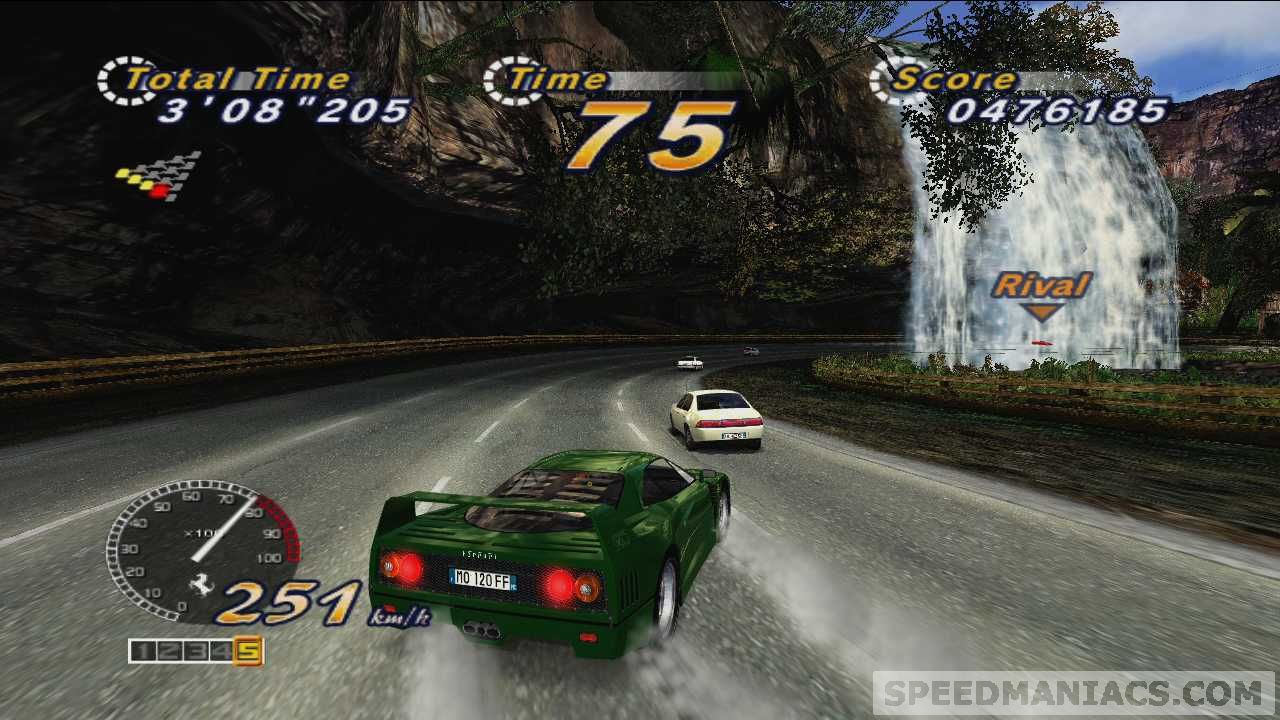Click the highlighted gear 5 indicator
This screenshot has width=1280, height=720.
(247, 651)
